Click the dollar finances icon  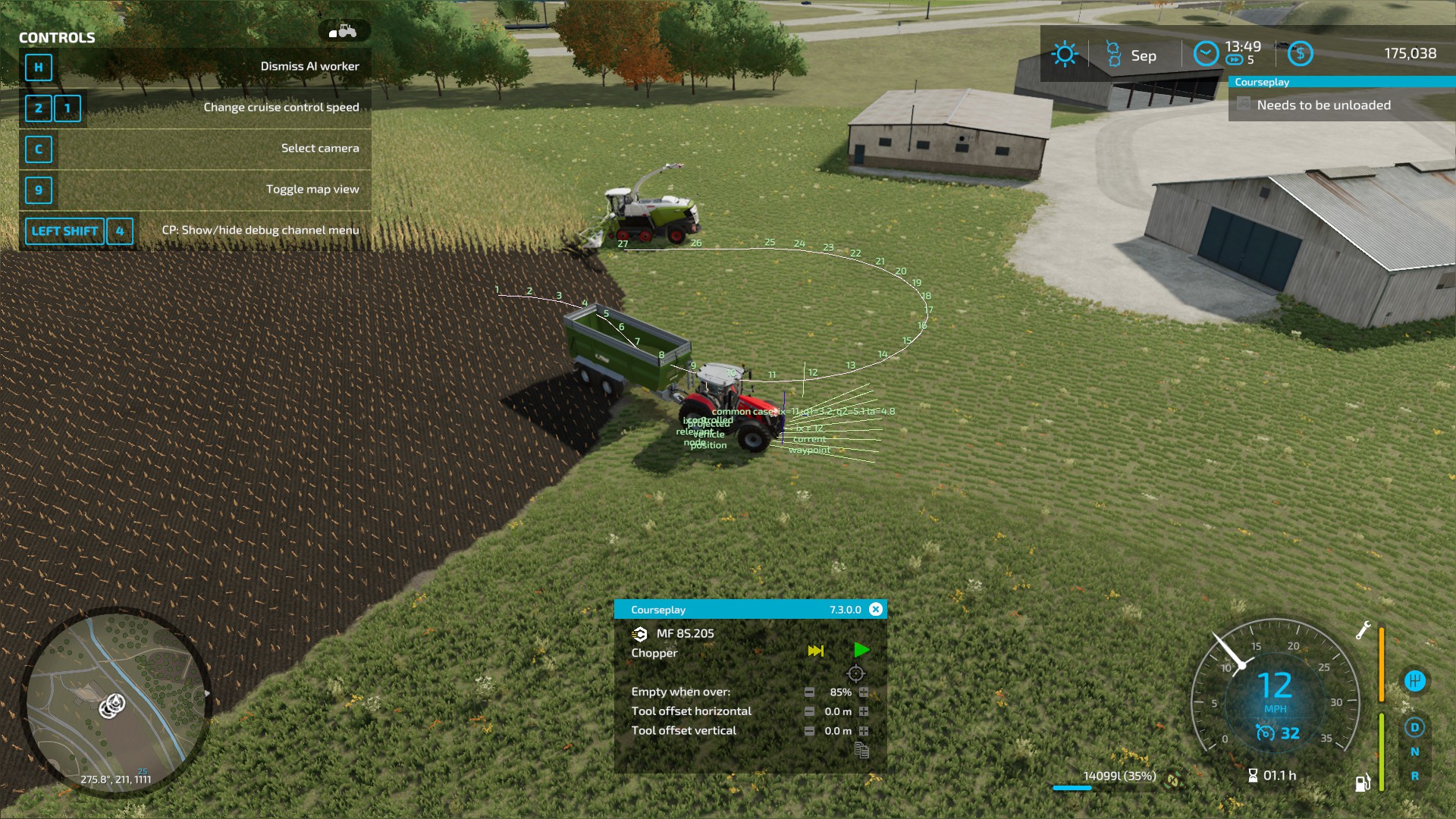(1301, 53)
